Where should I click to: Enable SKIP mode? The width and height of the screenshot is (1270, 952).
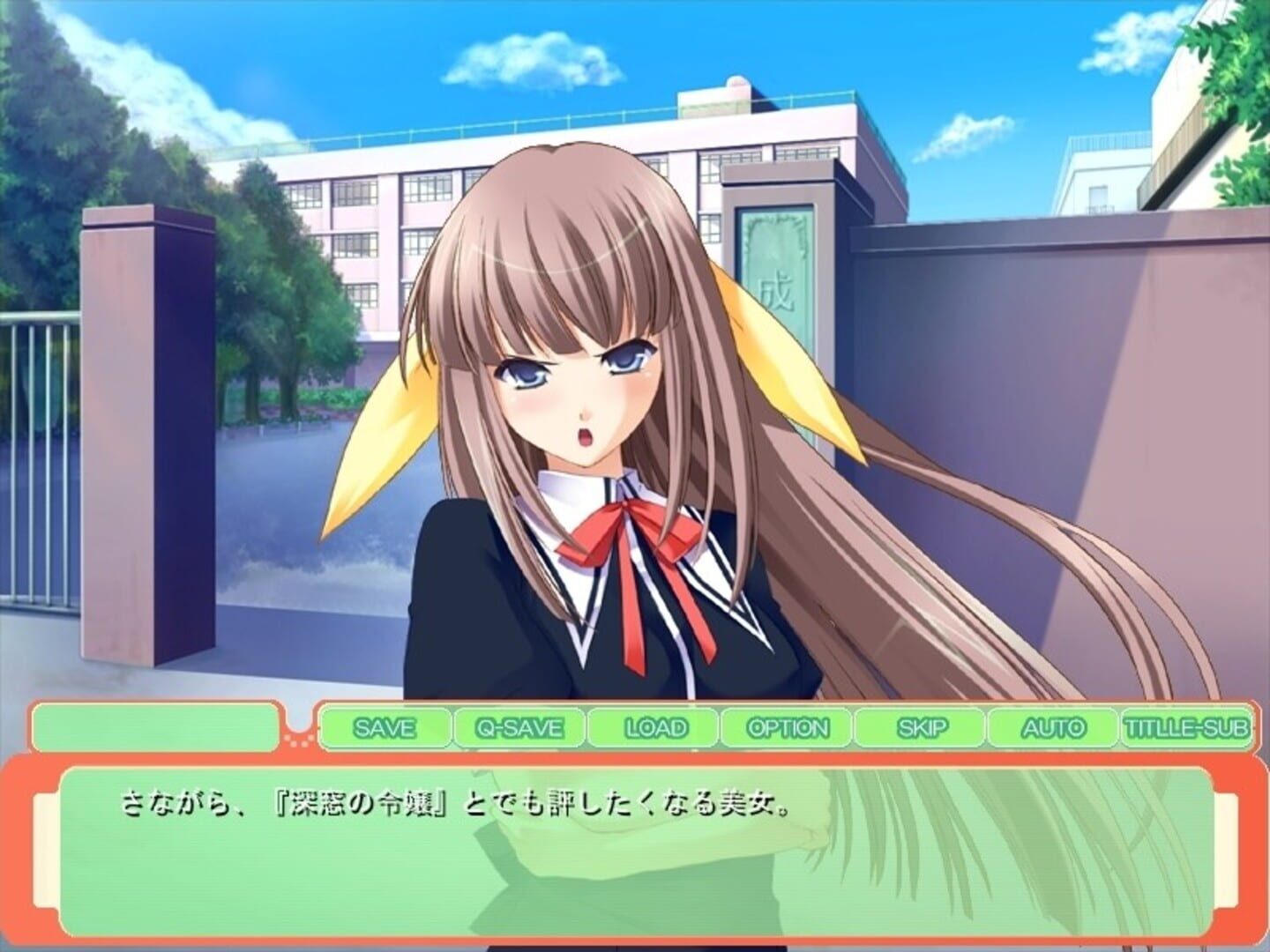pyautogui.click(x=923, y=728)
